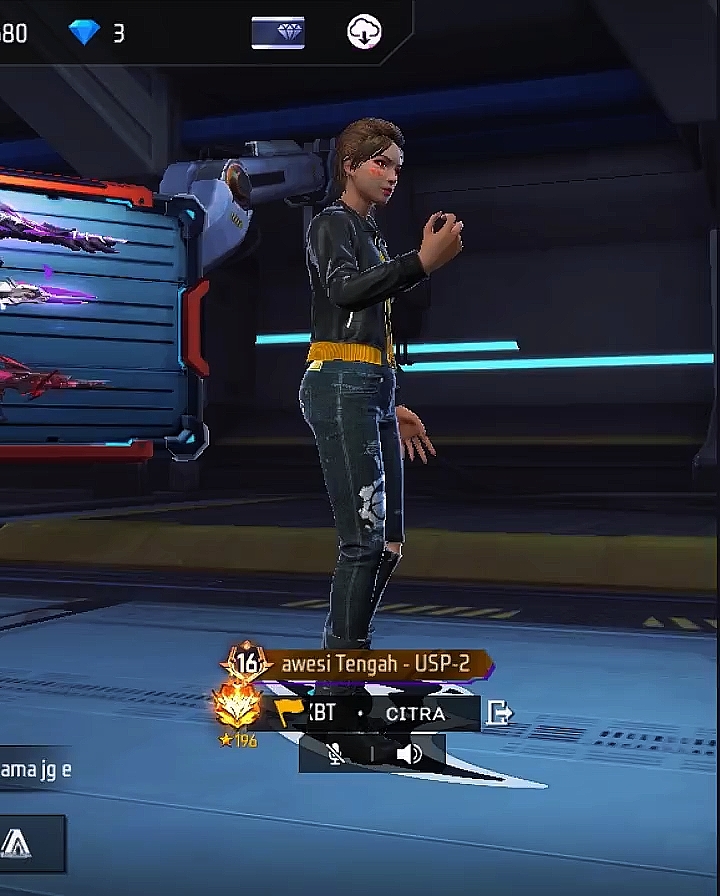Image resolution: width=720 pixels, height=896 pixels.
Task: Leave the squad via exit icon
Action: [x=499, y=713]
